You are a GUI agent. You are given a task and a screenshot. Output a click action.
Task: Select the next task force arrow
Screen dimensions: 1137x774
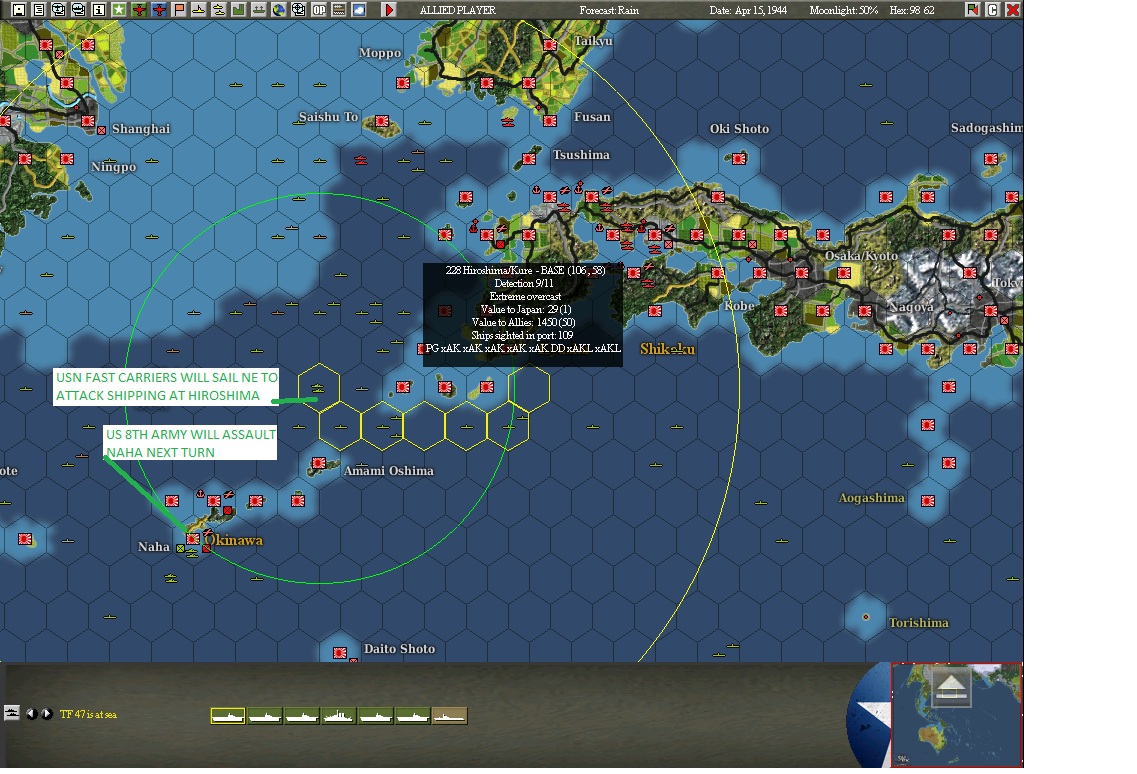pos(47,714)
